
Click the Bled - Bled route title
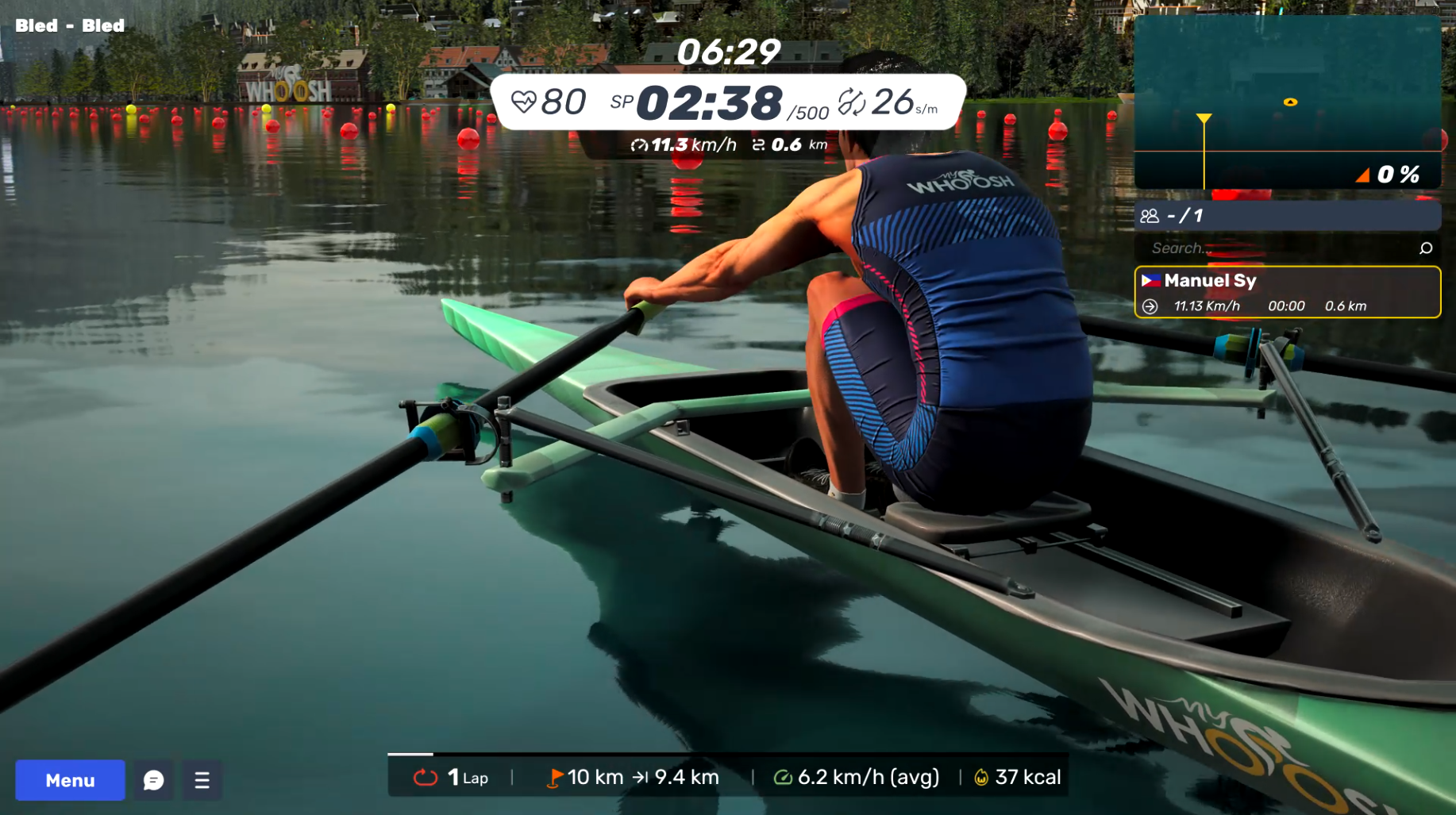click(68, 25)
